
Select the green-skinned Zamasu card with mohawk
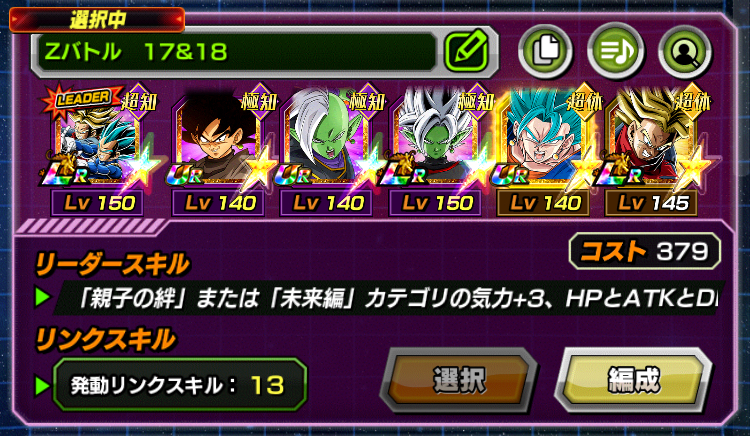click(325, 140)
